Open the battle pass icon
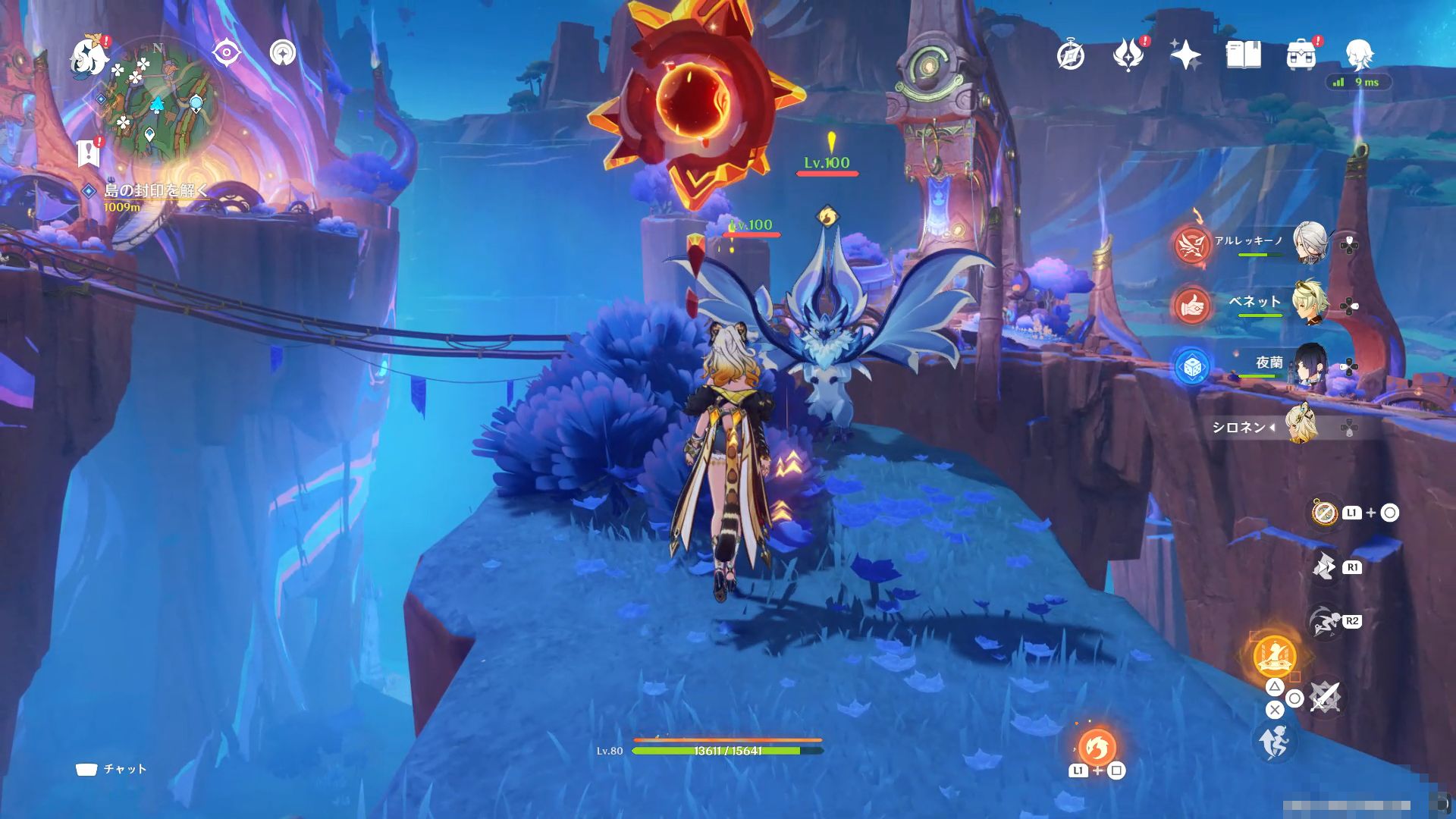The width and height of the screenshot is (1456, 819). click(x=1128, y=55)
